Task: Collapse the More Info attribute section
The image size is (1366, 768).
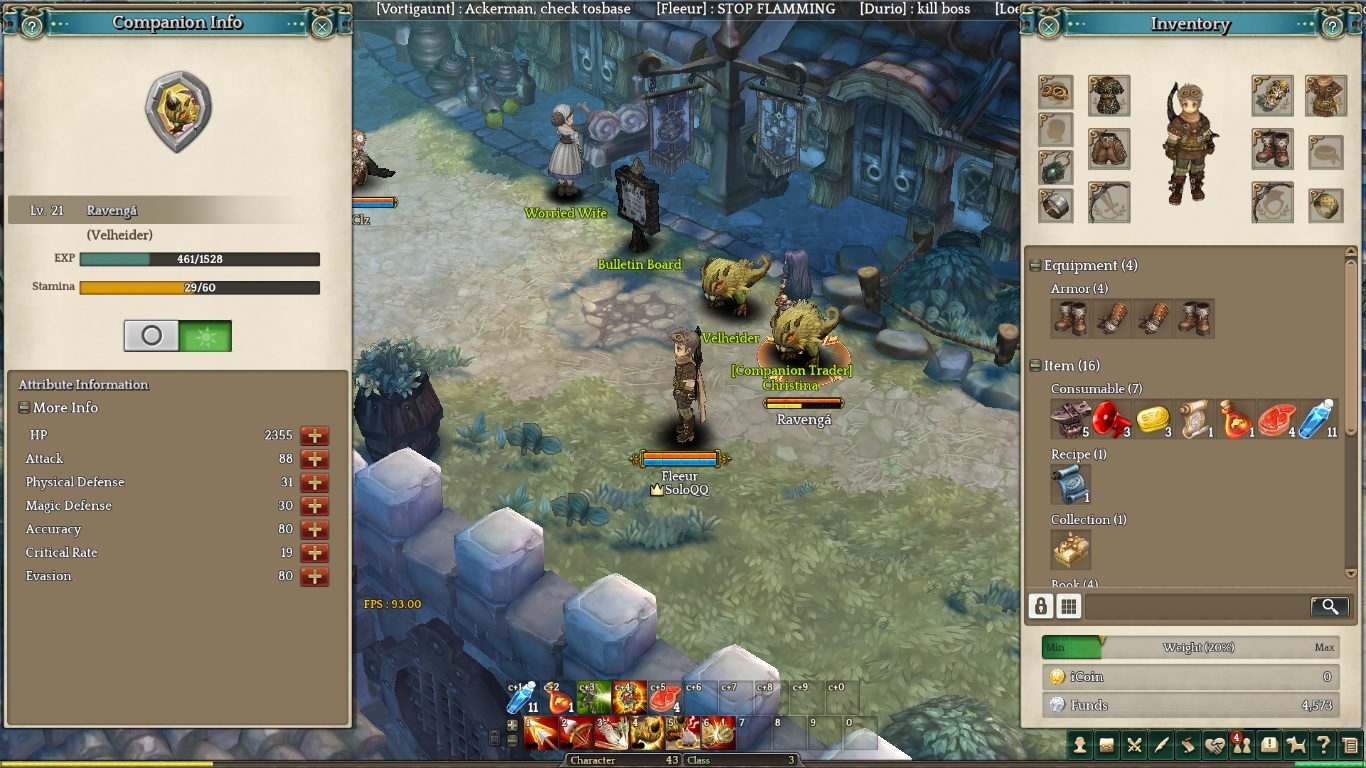Action: [24, 408]
